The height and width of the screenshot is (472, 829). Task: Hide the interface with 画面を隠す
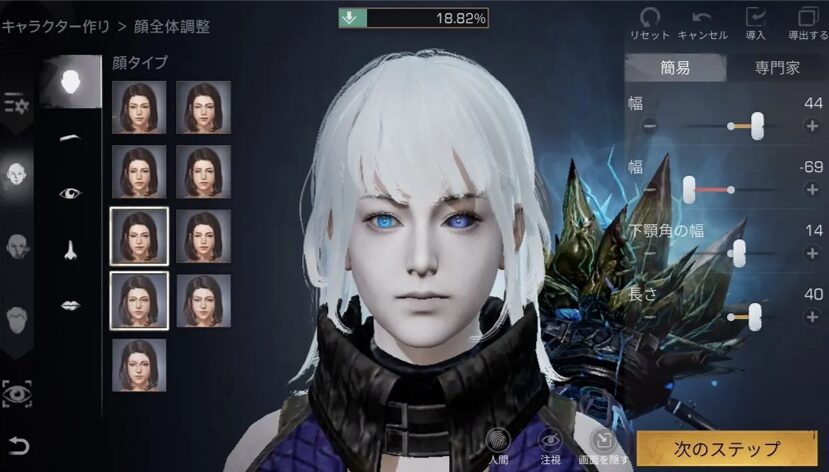(601, 443)
